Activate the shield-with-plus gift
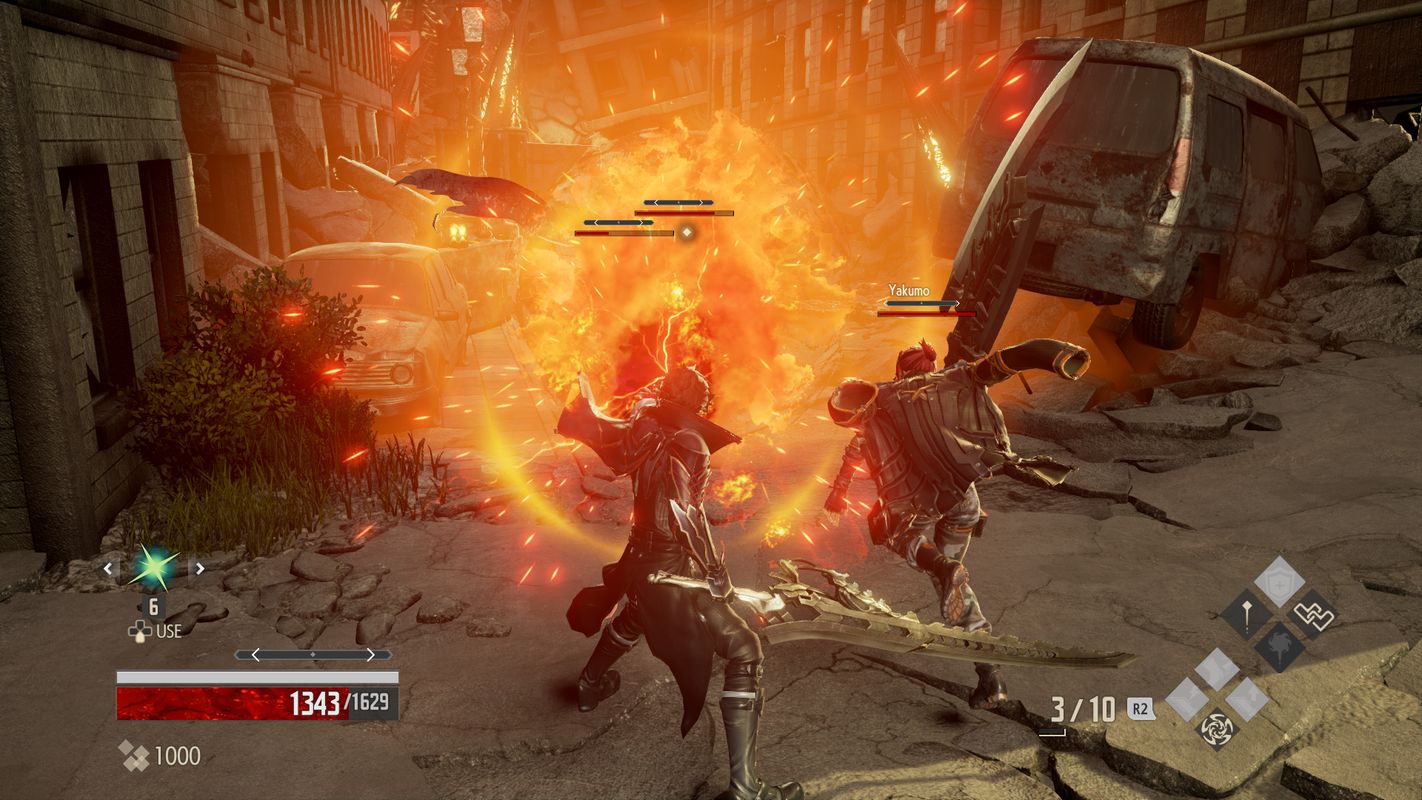Viewport: 1422px width, 800px height. pos(1278,580)
